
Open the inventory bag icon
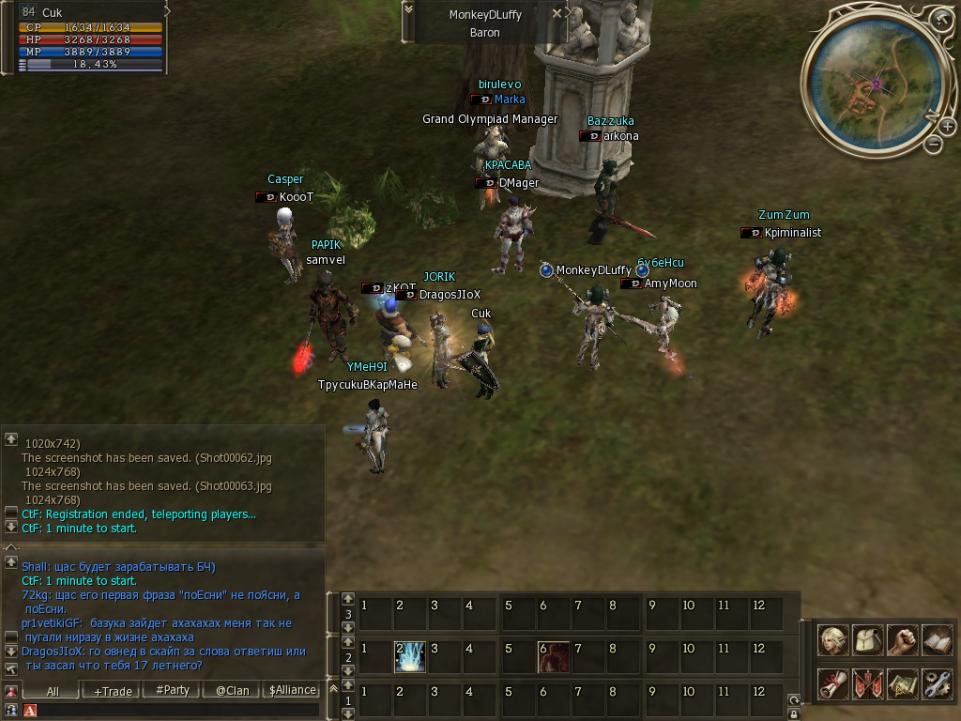pyautogui.click(x=866, y=640)
